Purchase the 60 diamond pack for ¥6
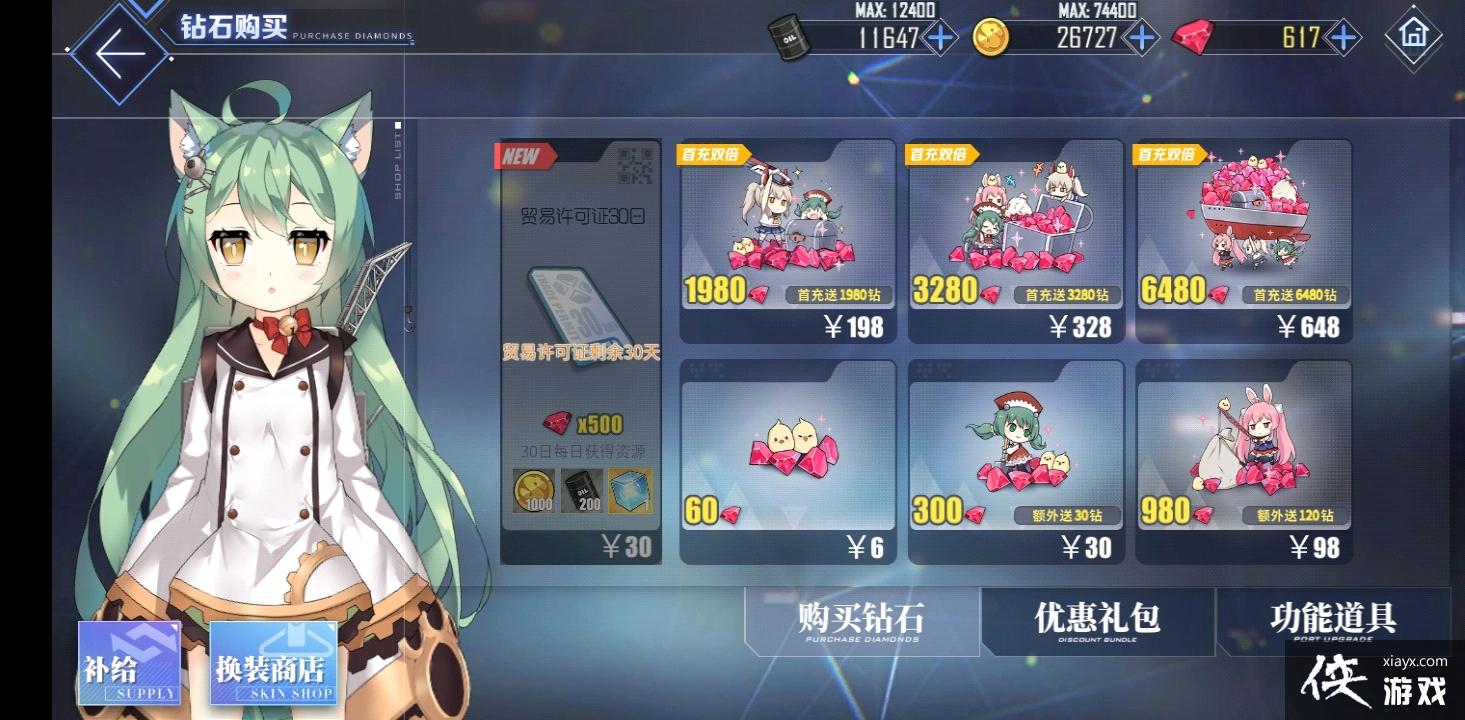This screenshot has width=1465, height=720. click(x=787, y=455)
